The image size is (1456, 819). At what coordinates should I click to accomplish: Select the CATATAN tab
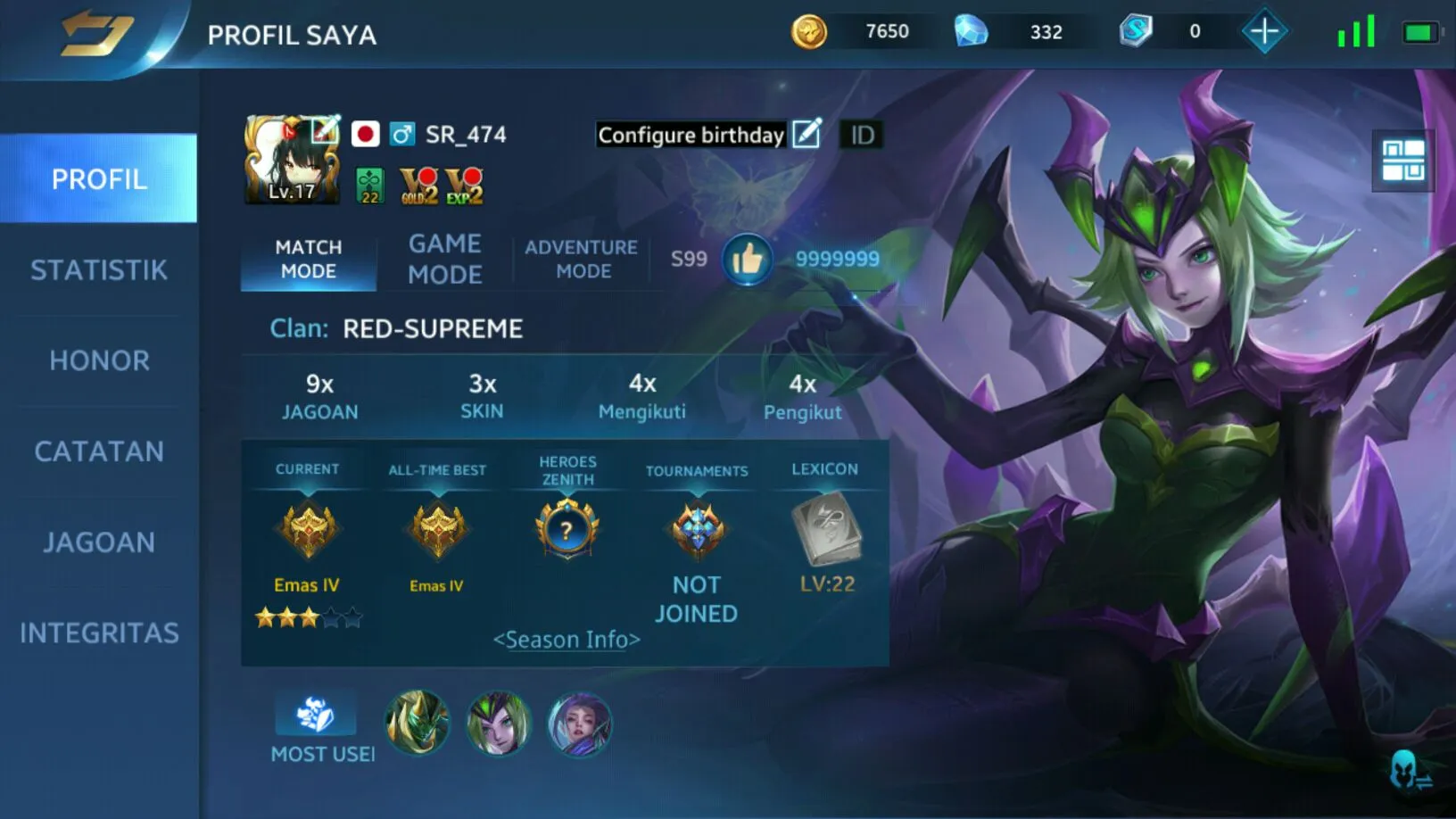coord(99,451)
